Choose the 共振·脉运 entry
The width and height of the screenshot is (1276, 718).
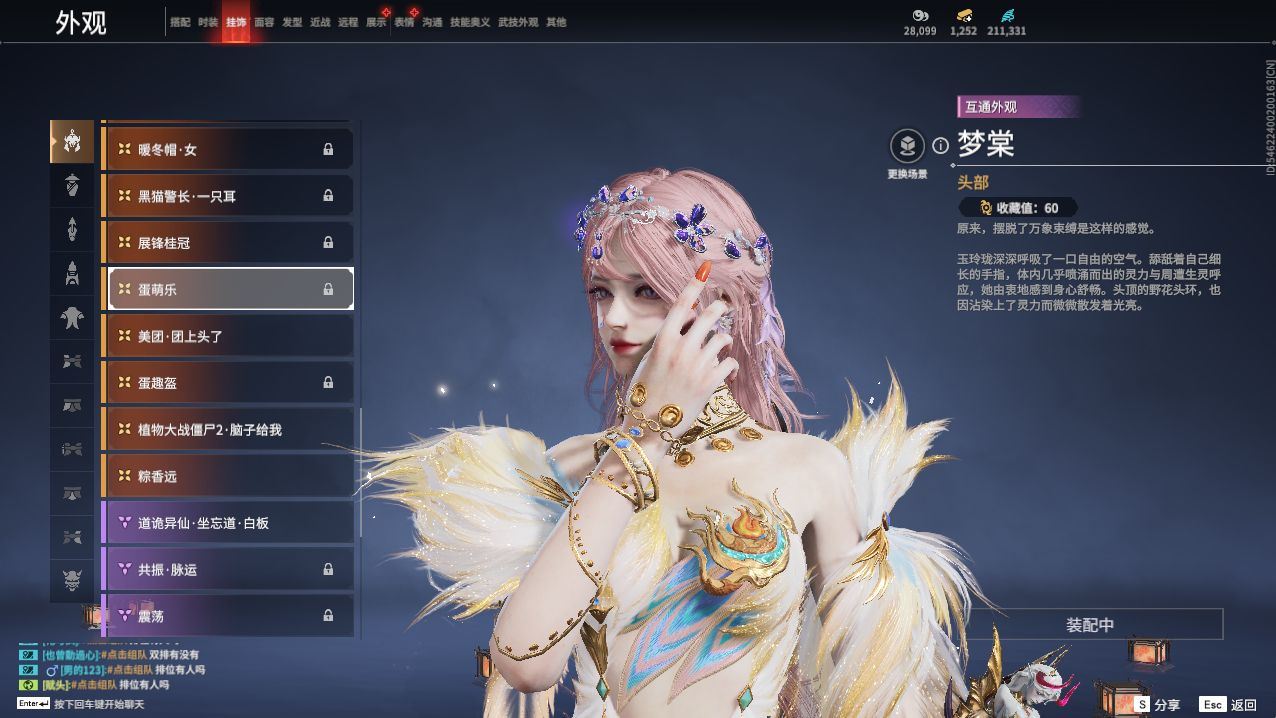point(229,570)
